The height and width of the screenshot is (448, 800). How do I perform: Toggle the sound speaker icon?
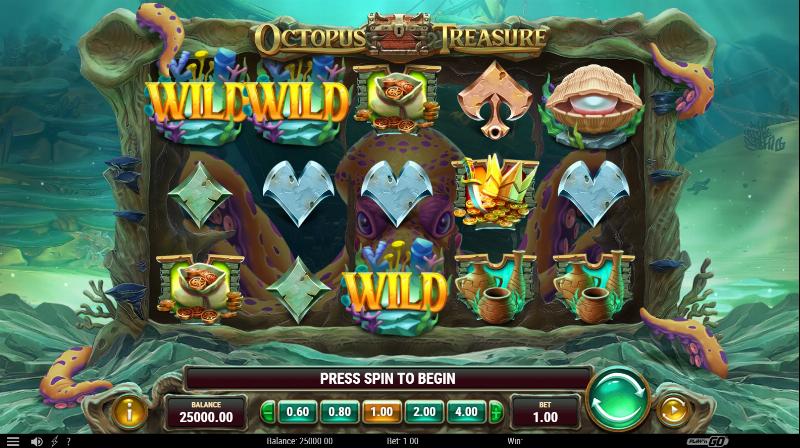click(36, 441)
